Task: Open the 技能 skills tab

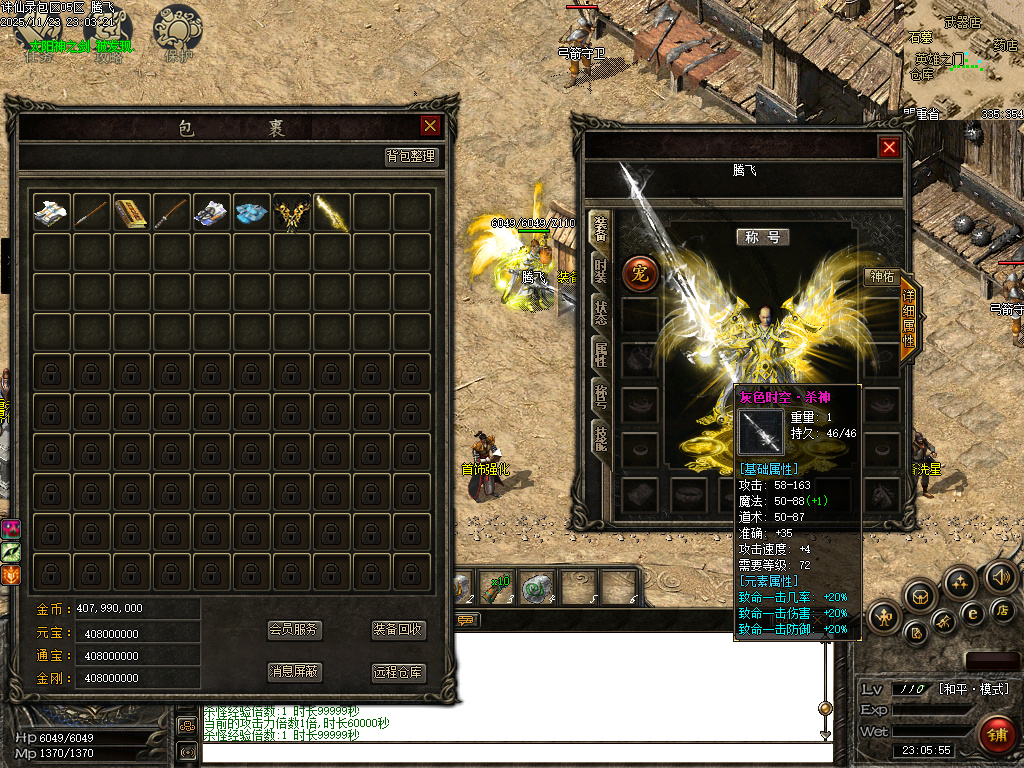Action: point(600,437)
